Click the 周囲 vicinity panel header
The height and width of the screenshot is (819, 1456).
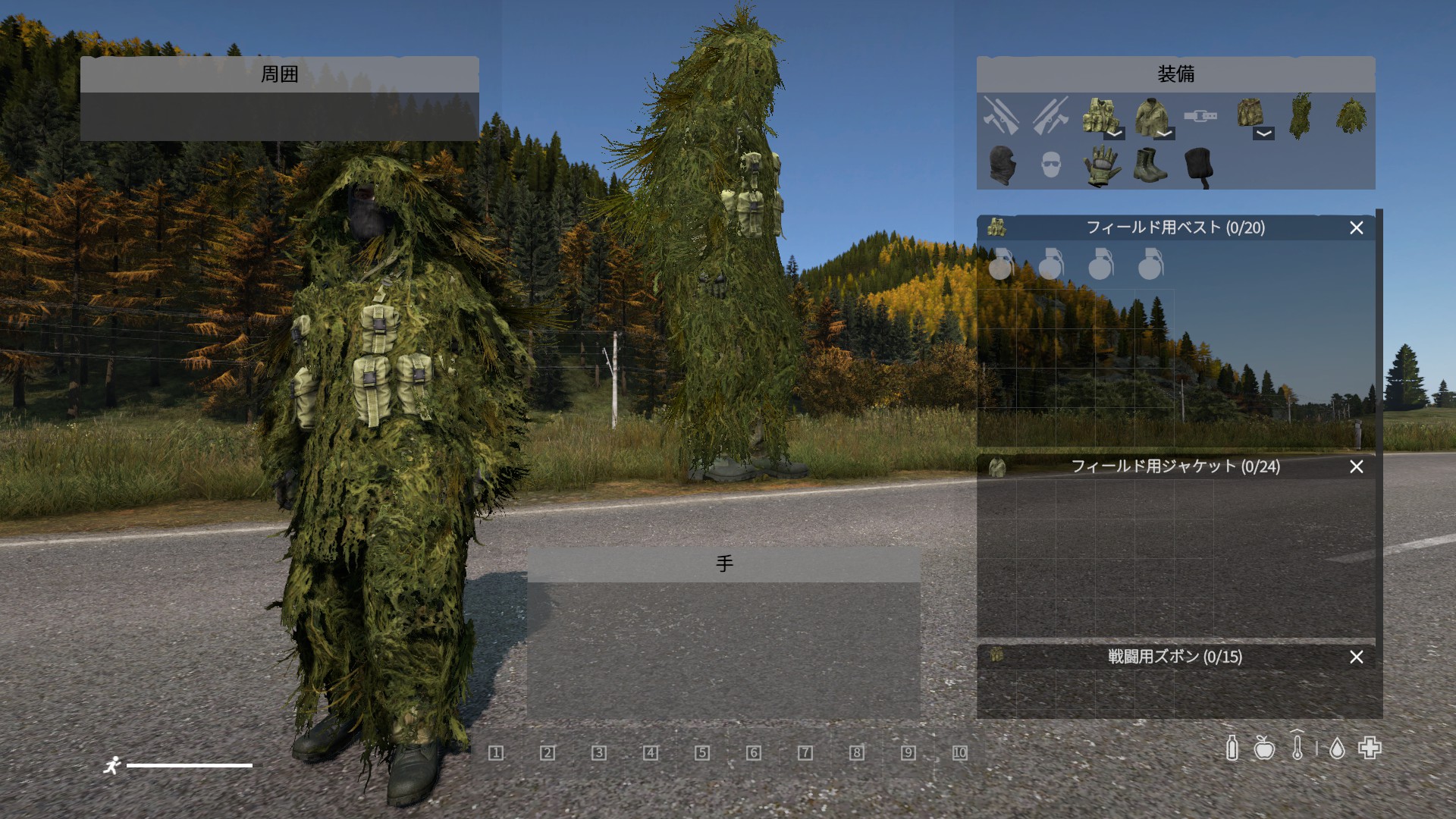[279, 74]
